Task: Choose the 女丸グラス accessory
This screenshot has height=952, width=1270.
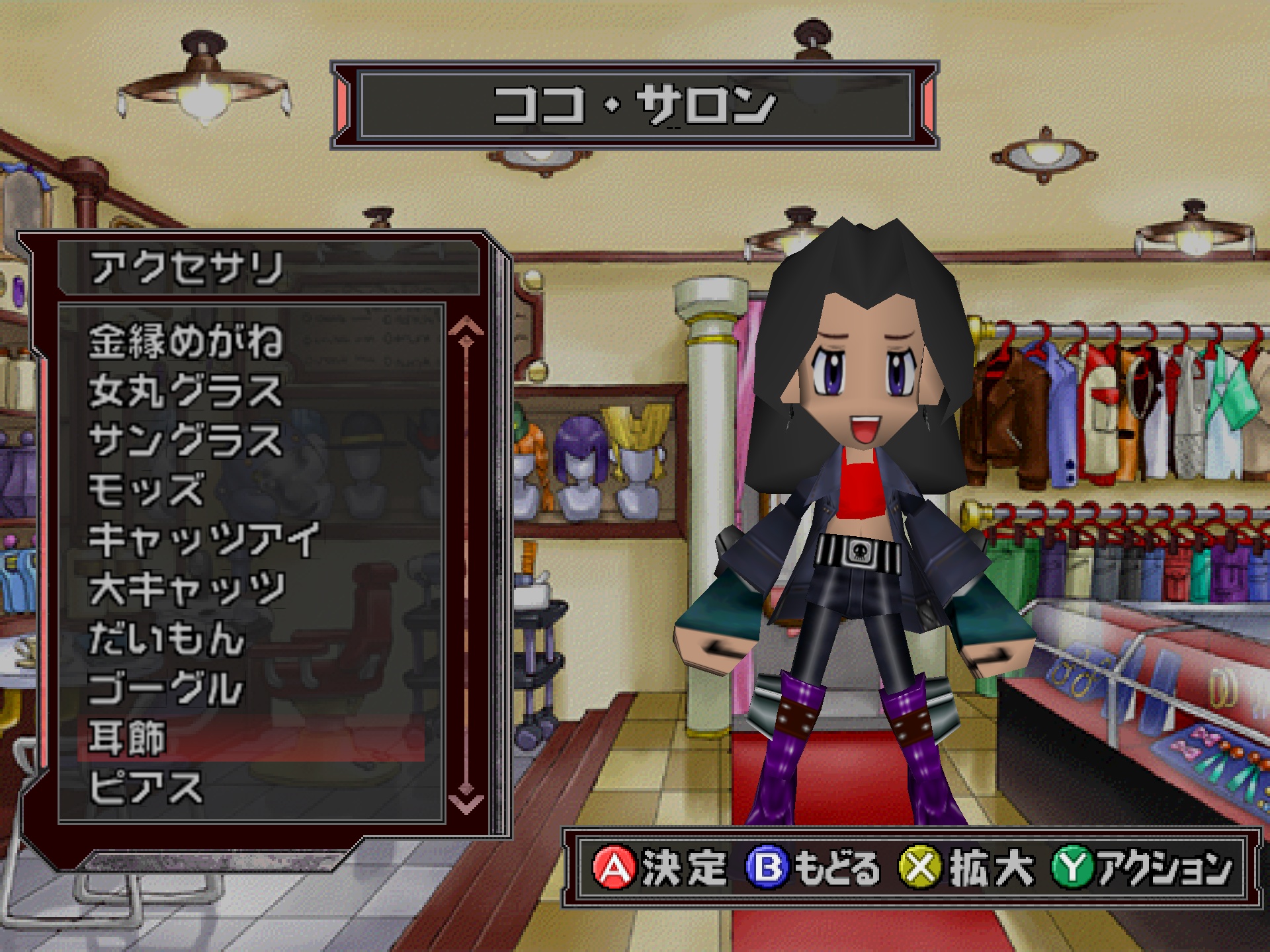Action: [x=186, y=391]
